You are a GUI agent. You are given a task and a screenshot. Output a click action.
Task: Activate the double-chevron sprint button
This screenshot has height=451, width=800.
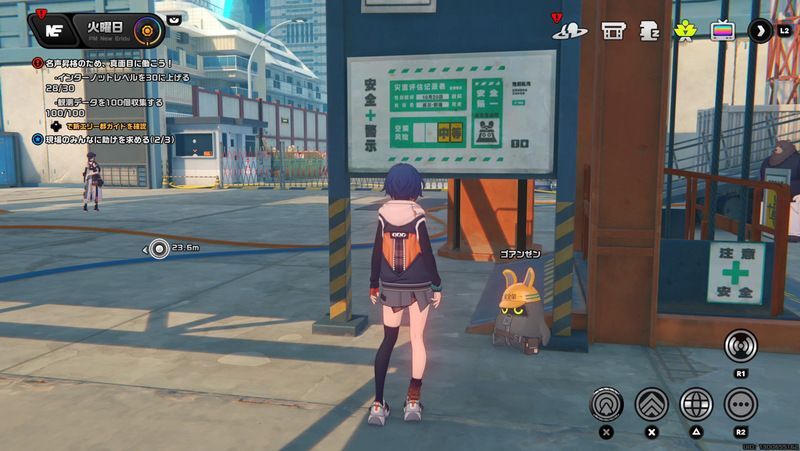(x=651, y=404)
